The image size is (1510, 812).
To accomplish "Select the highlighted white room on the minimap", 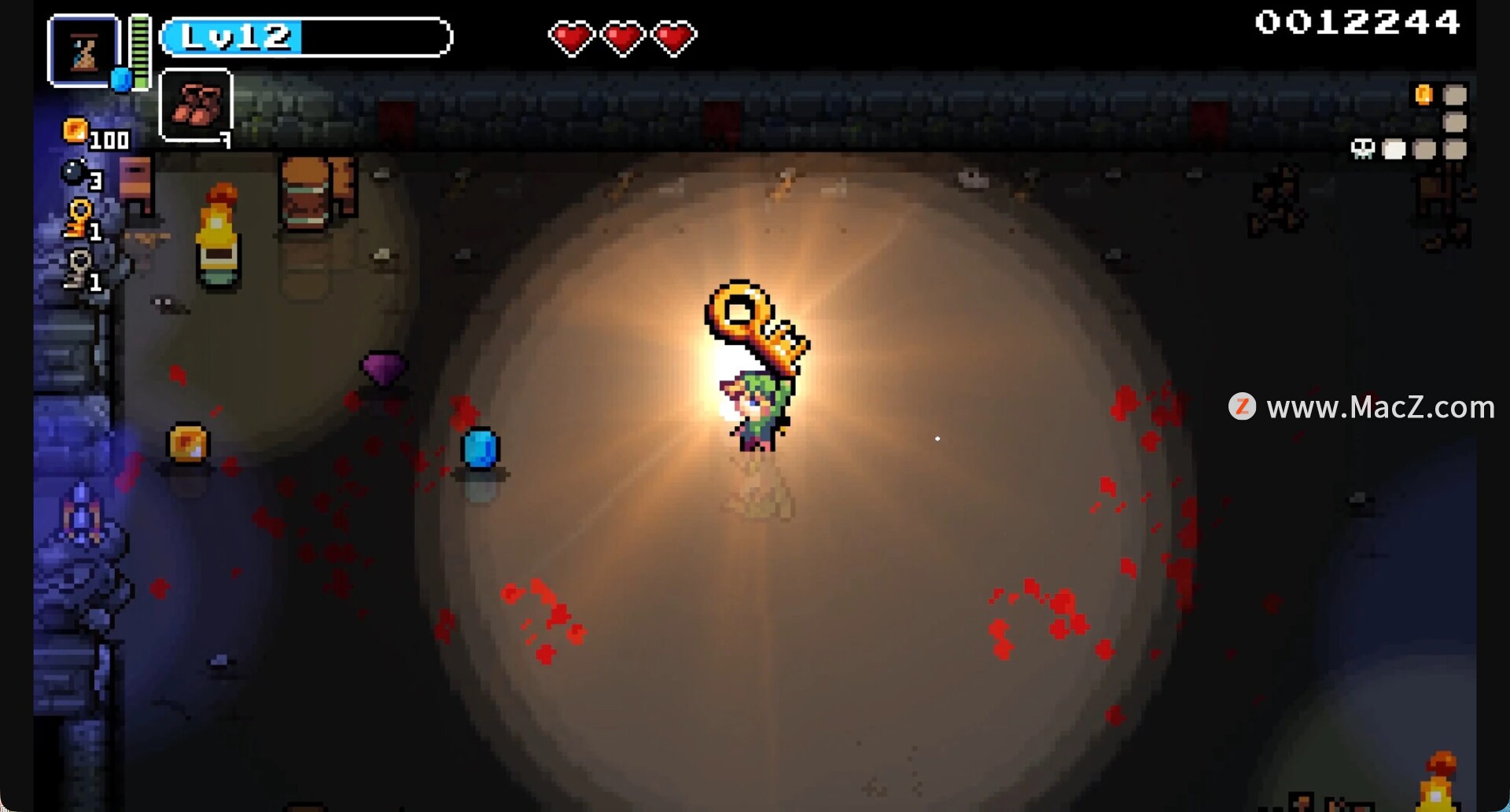I will coord(1394,149).
